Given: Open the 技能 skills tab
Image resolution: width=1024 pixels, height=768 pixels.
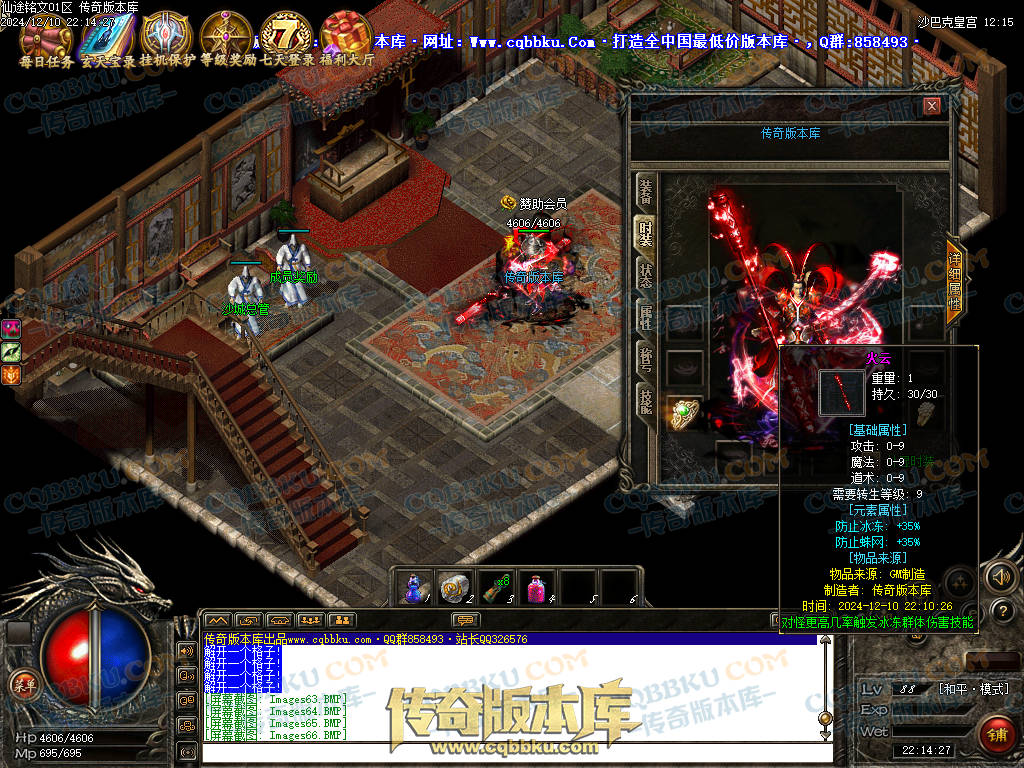Looking at the screenshot, I should click(645, 402).
